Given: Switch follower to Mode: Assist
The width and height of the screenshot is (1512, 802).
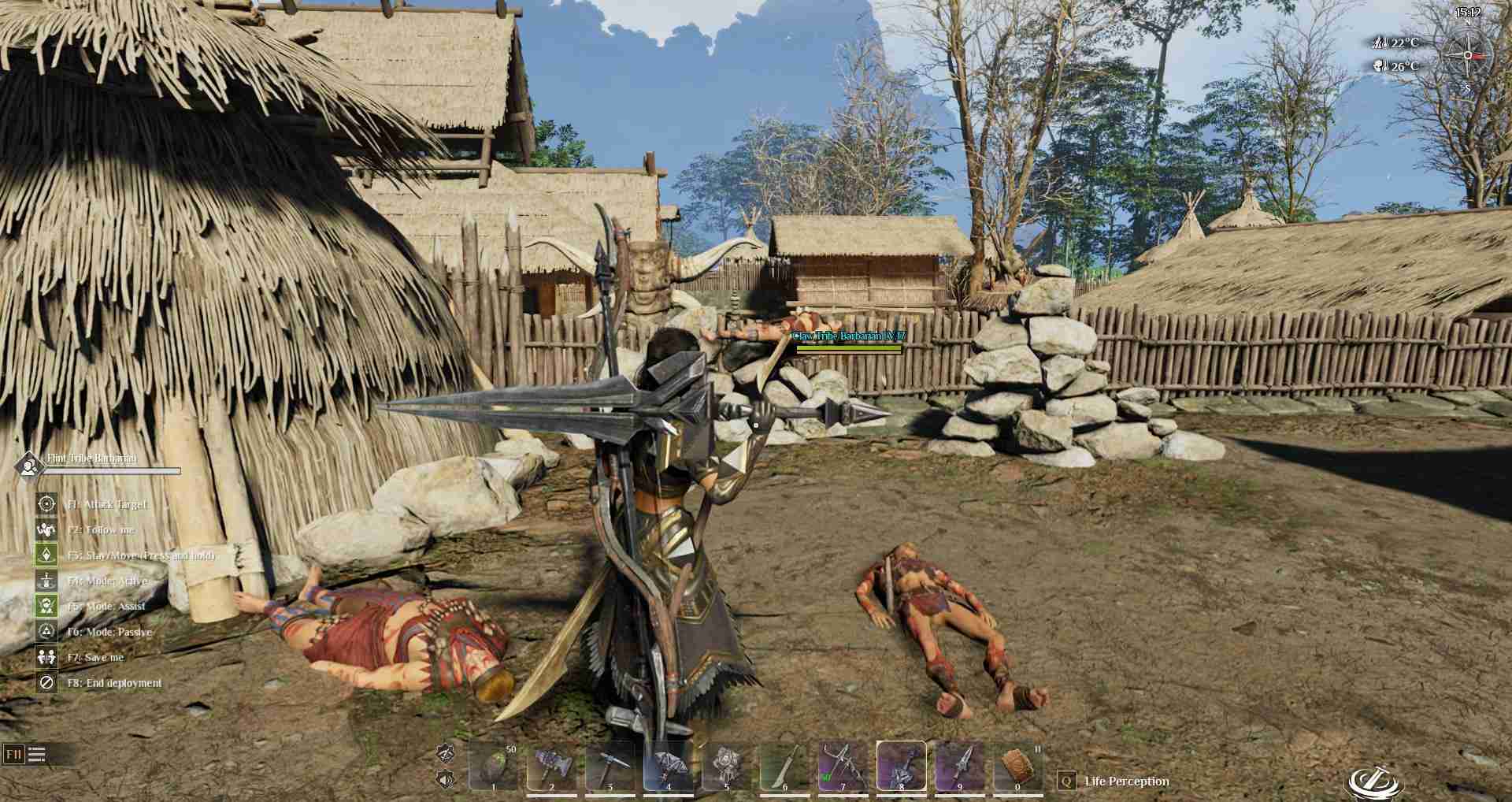Looking at the screenshot, I should click(x=46, y=606).
